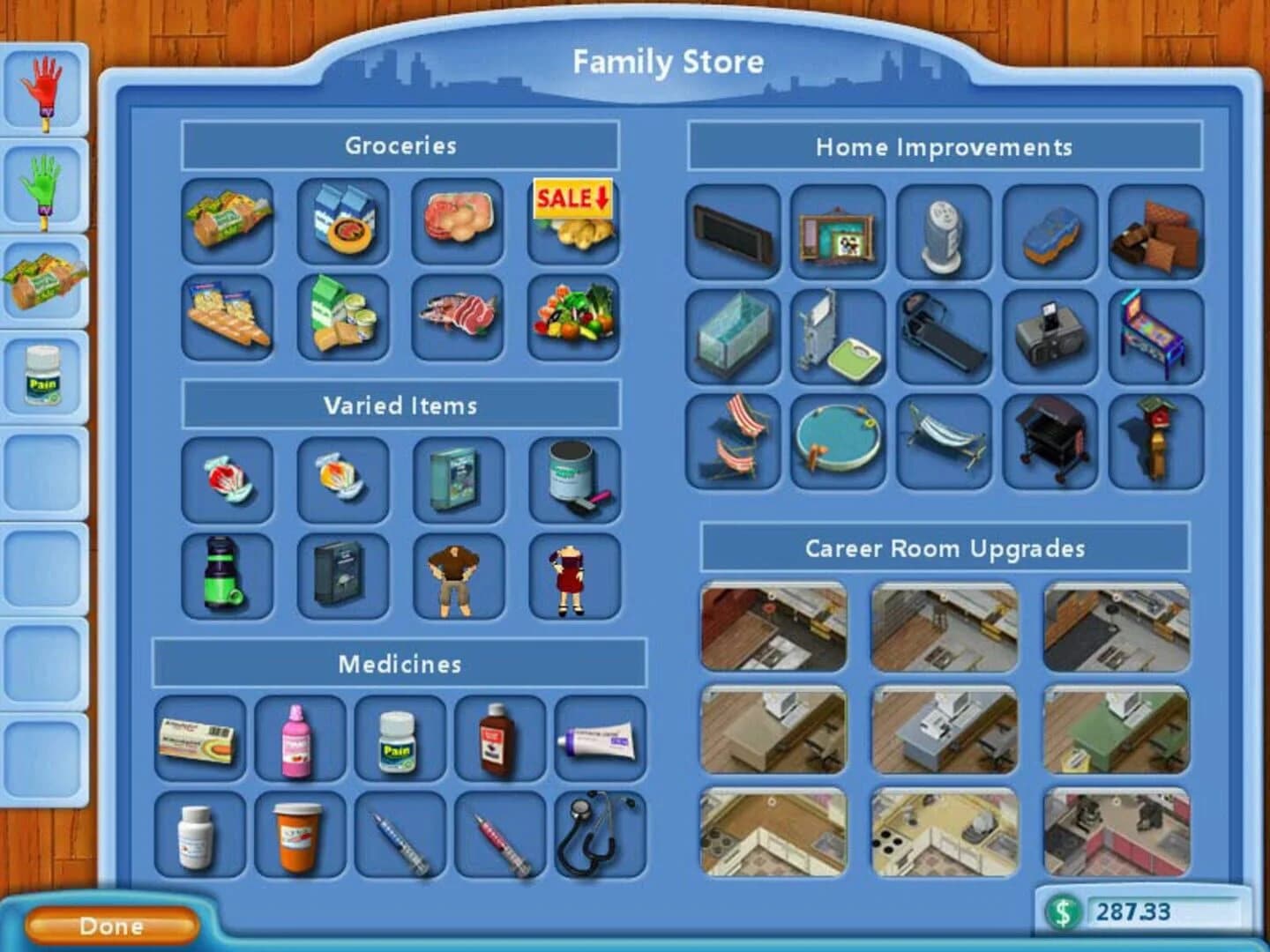Click the Done button
Screen dimensions: 1270x952
pyautogui.click(x=110, y=926)
